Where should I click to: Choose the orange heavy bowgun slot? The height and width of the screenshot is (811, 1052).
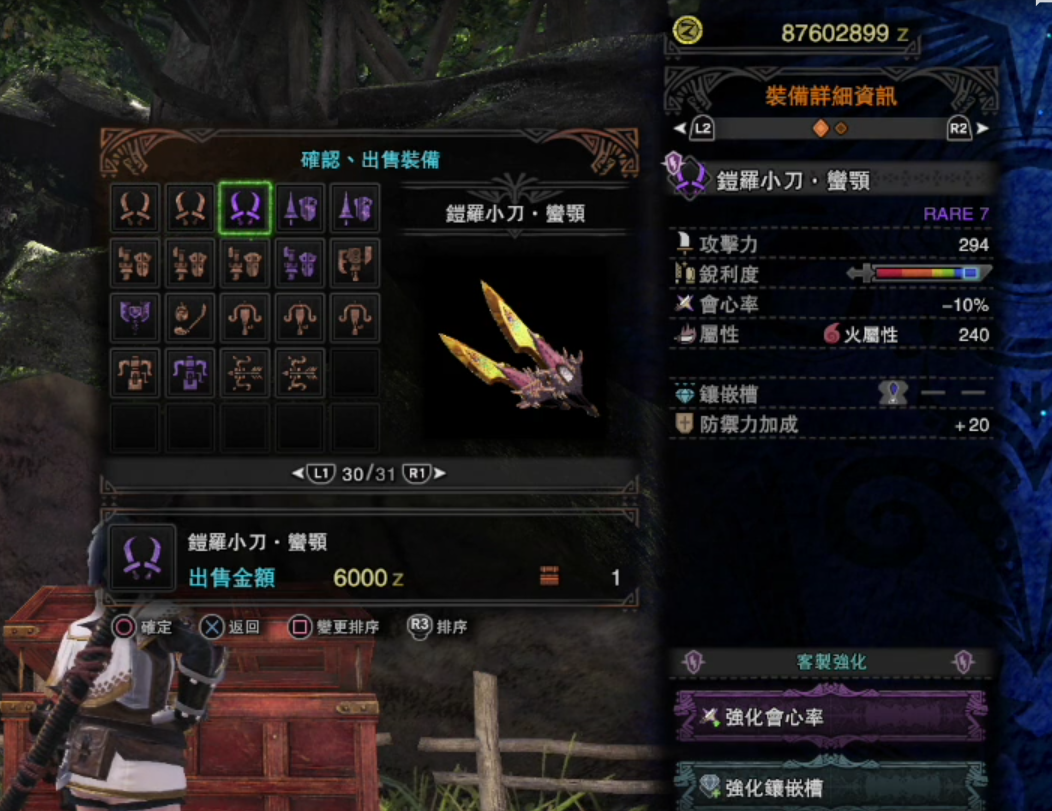coord(136,373)
